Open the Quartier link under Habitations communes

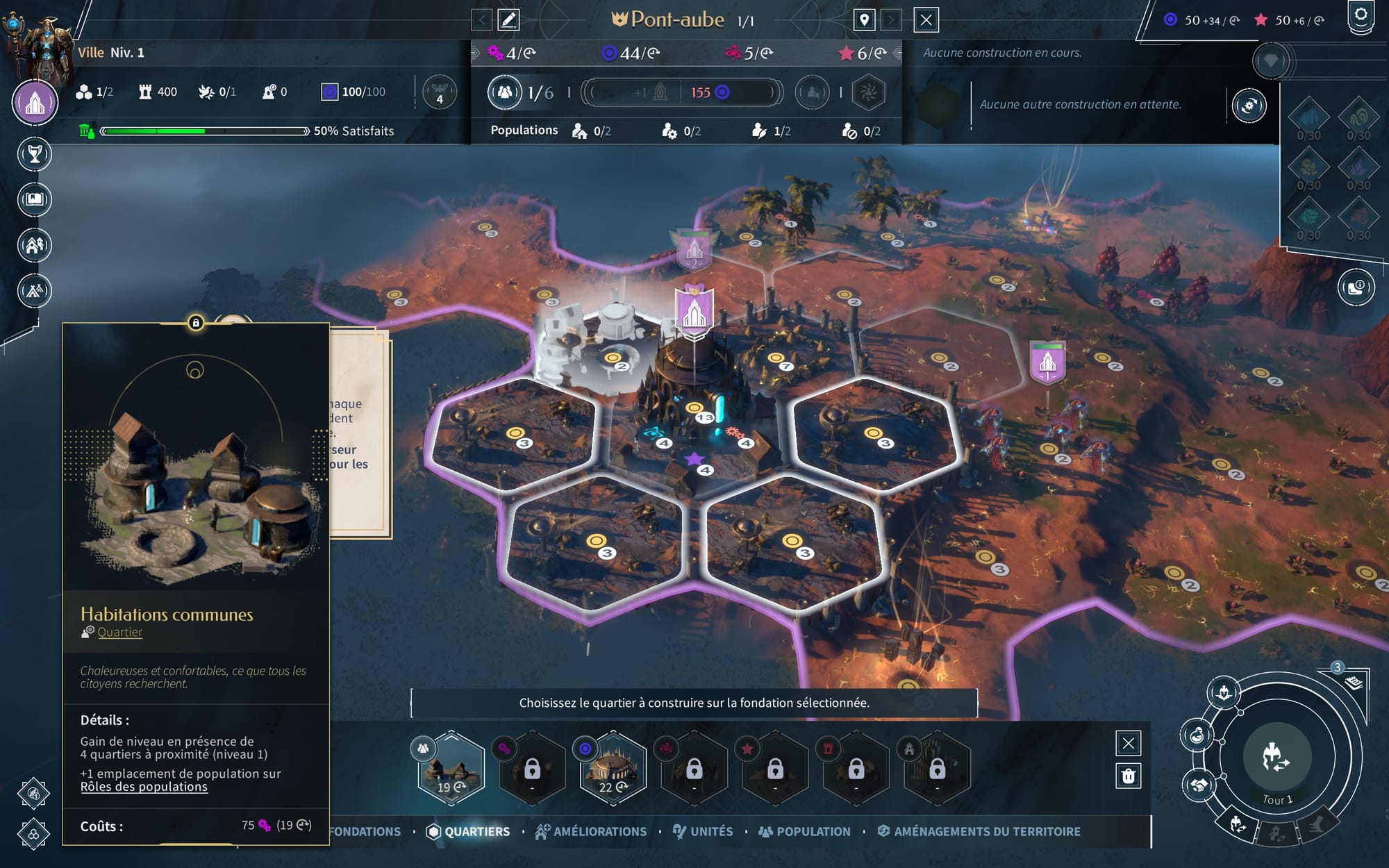click(x=119, y=633)
